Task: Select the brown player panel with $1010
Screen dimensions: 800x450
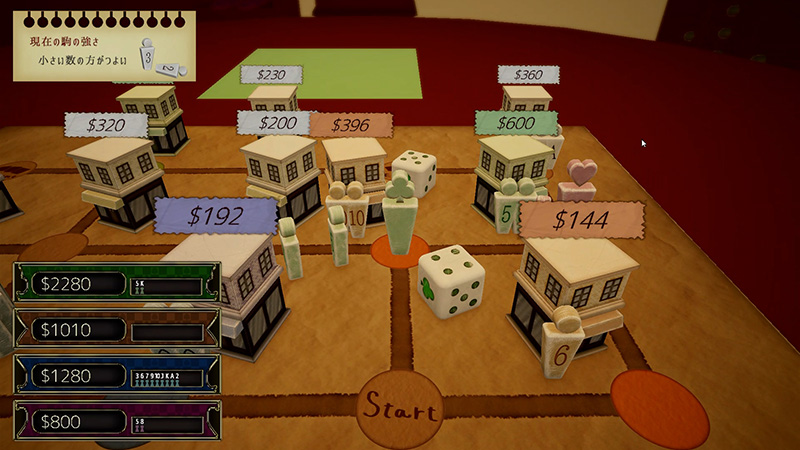Action: [117, 329]
